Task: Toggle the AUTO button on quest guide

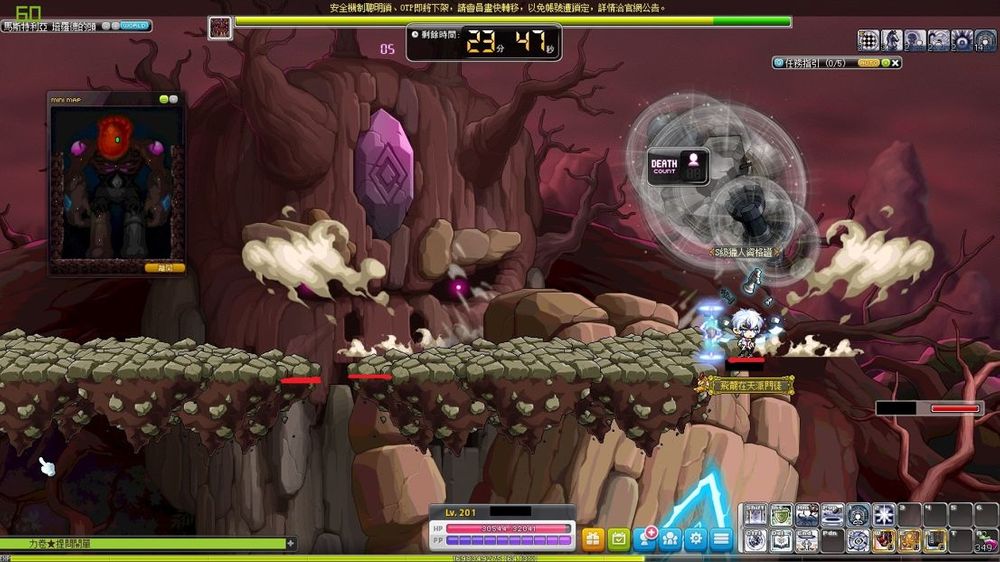Action: coord(868,63)
